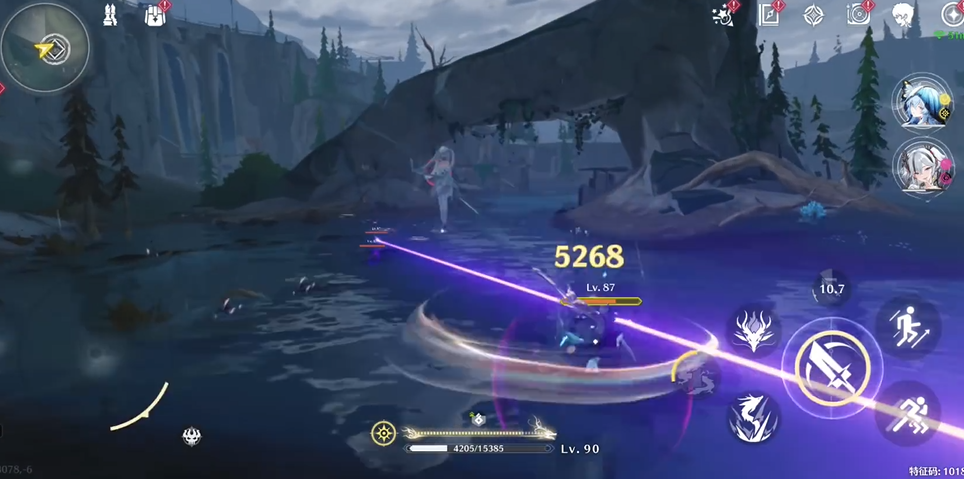
Task: Use the skill on 10.7 second cooldown
Action: pos(832,289)
